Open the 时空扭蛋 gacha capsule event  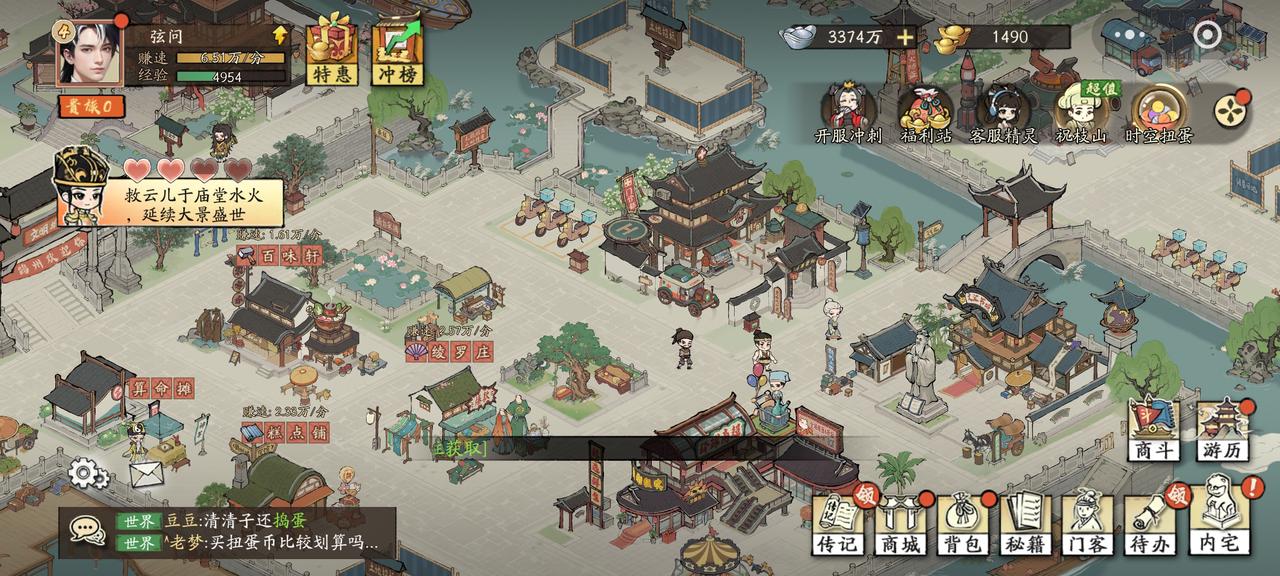click(x=1159, y=112)
